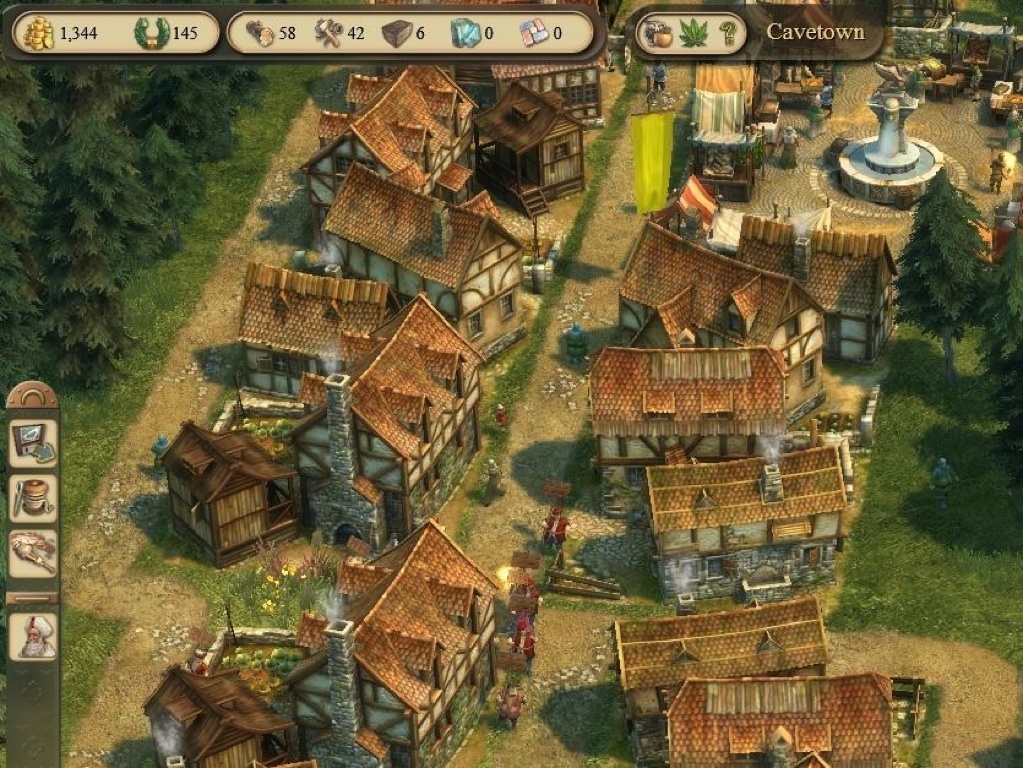Select the Cavetown island name label
Image resolution: width=1023 pixels, height=768 pixels.
click(815, 31)
